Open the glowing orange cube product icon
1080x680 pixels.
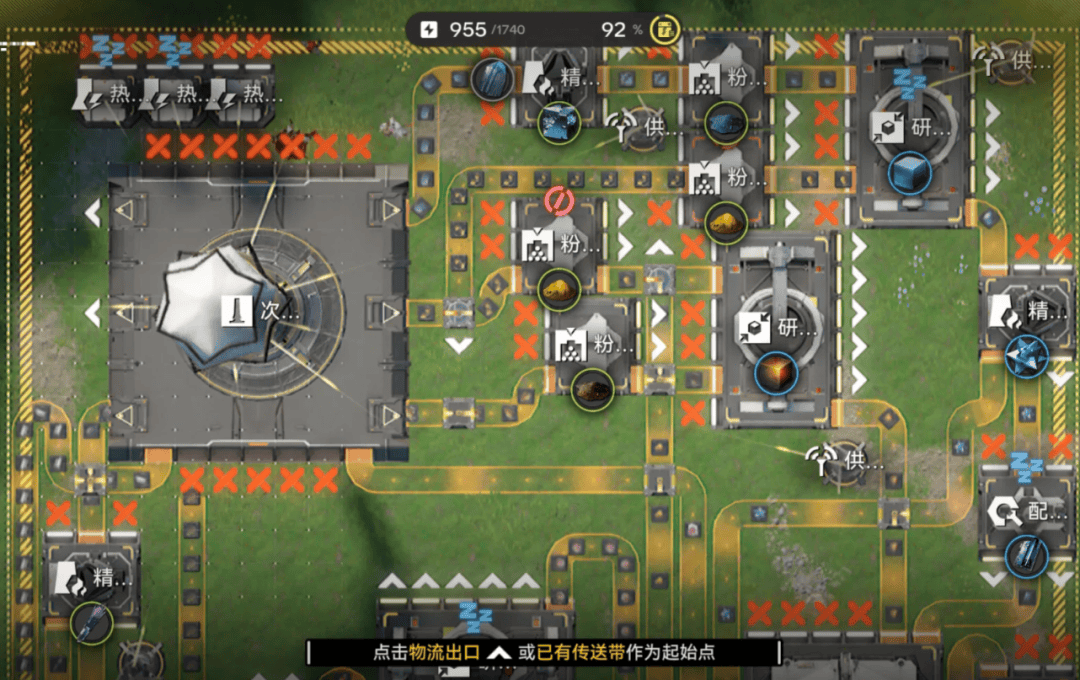(x=776, y=372)
